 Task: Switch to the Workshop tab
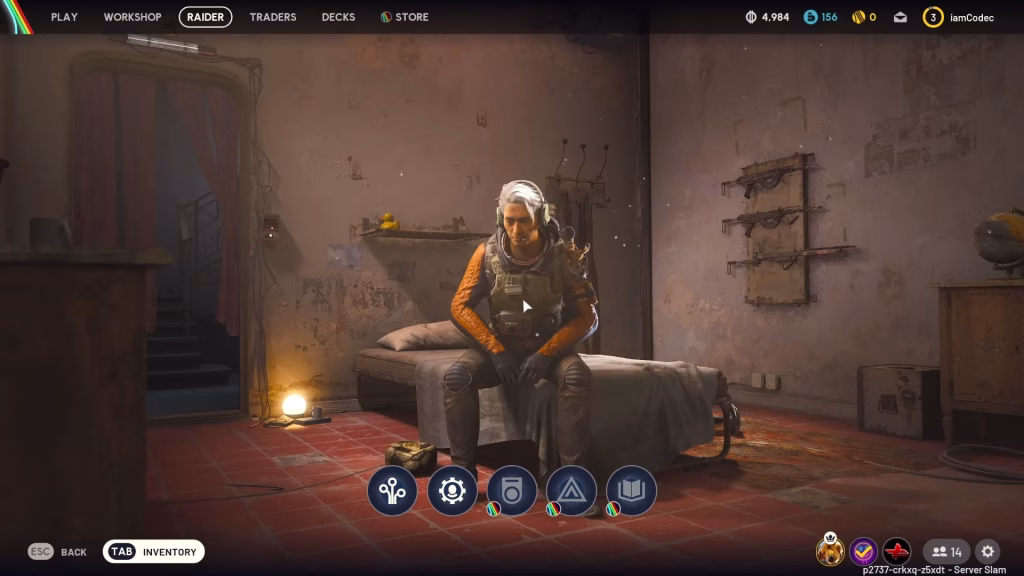[132, 17]
